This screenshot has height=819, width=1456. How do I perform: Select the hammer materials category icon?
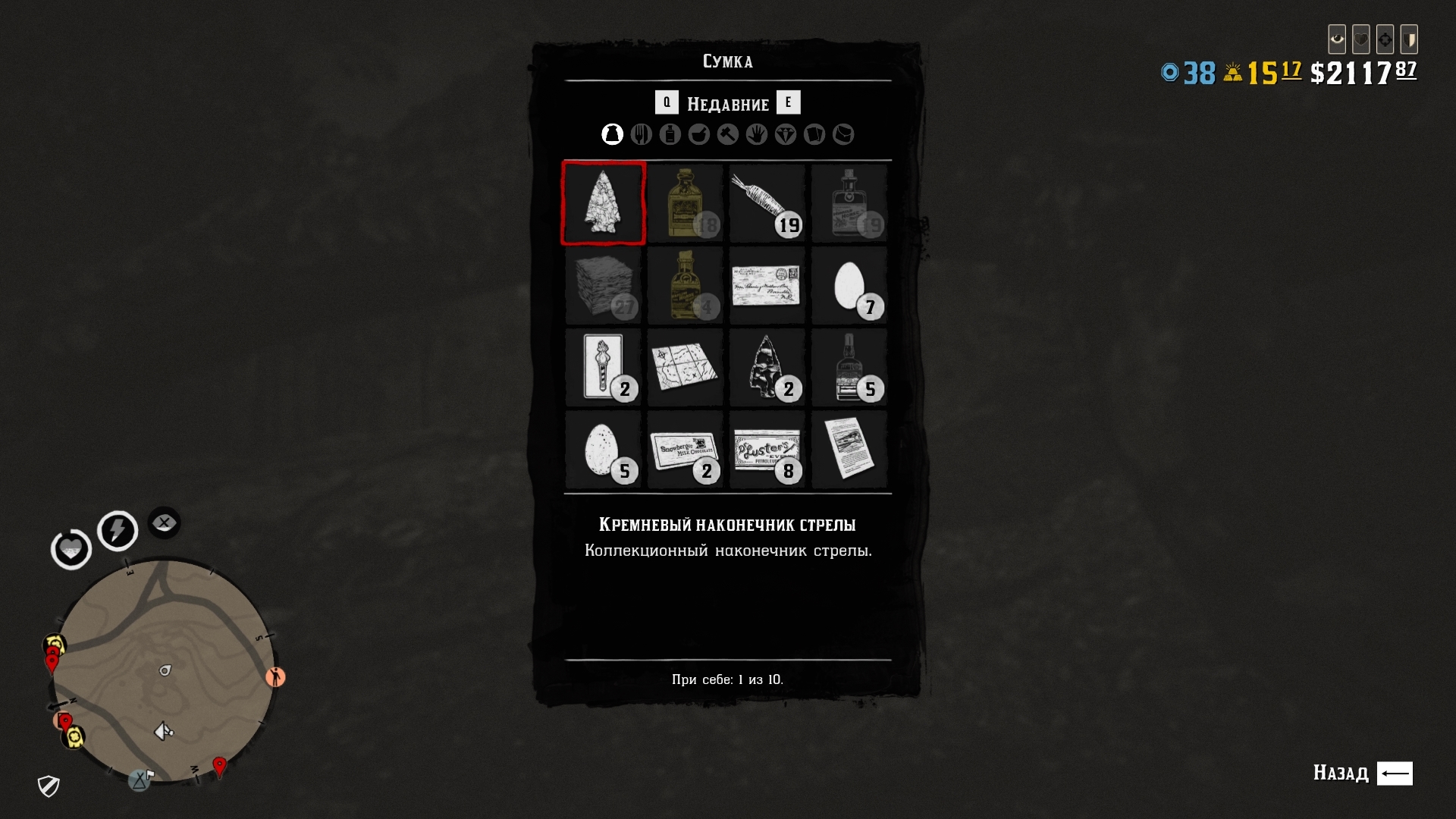(728, 134)
